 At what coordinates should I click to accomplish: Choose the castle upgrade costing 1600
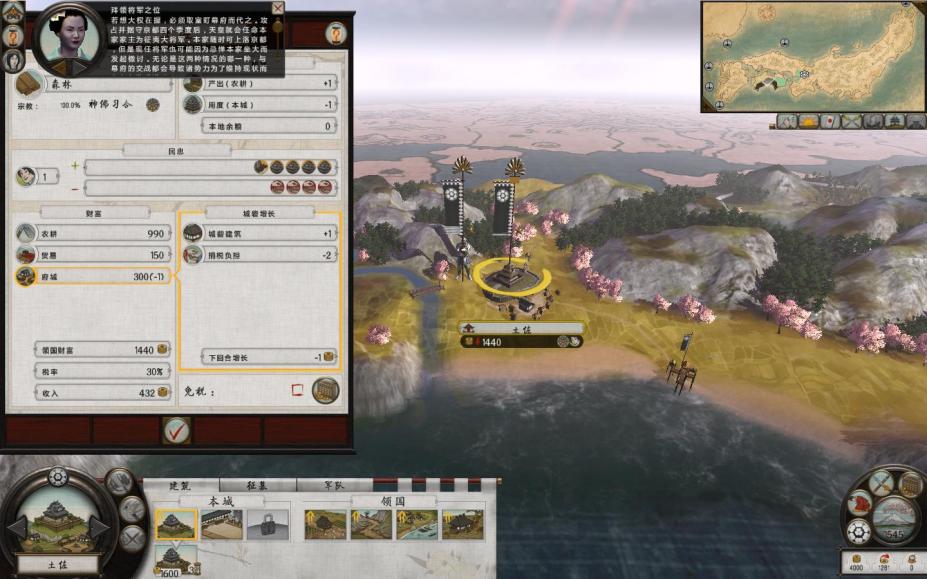click(173, 558)
